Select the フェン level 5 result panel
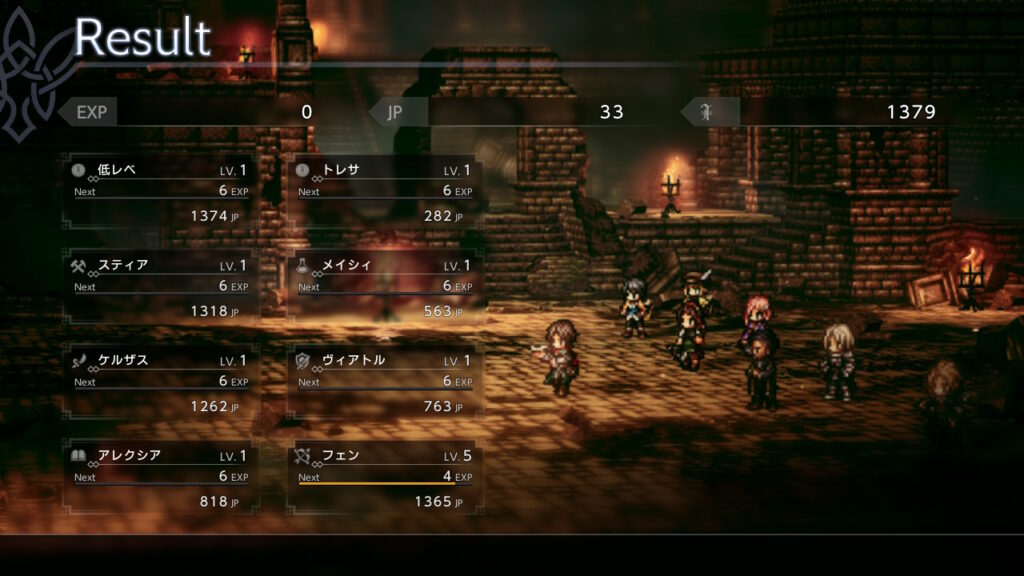 tap(385, 477)
